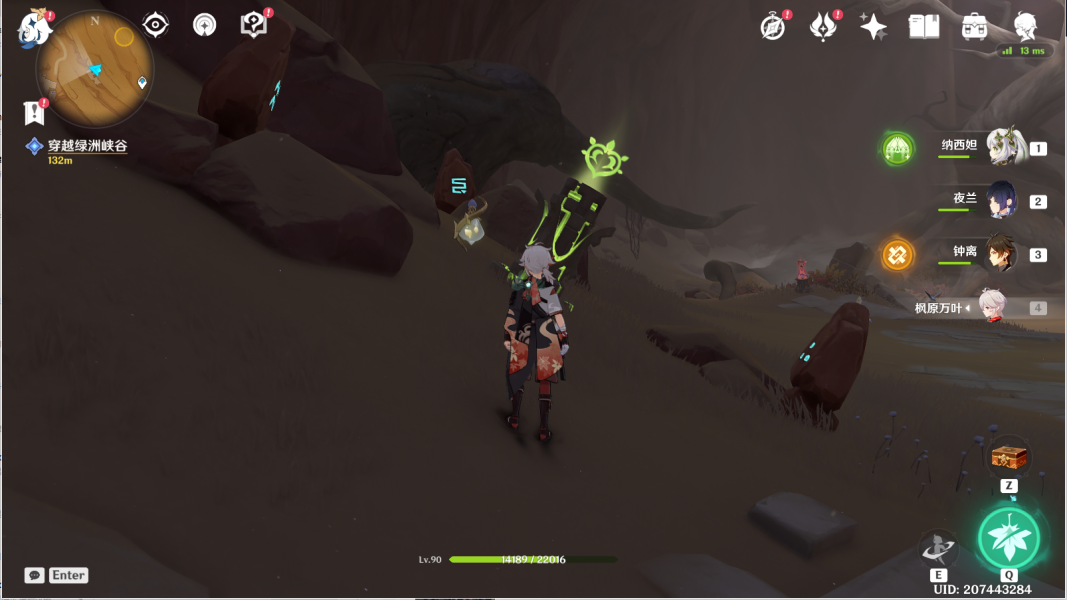Open the wish four-pointed star icon
Screen dimensions: 1067x600
point(873,27)
